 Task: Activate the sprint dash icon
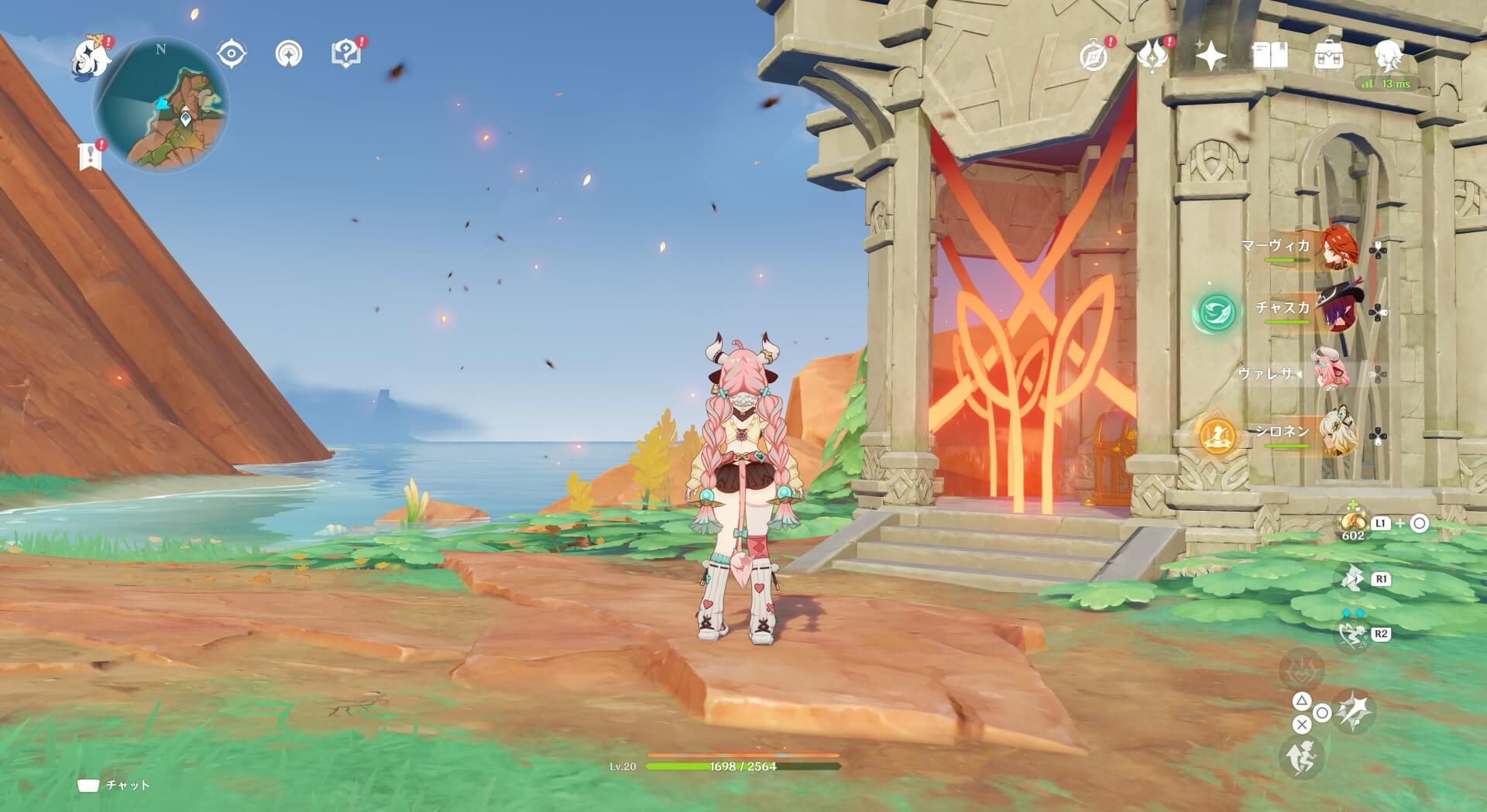(x=1301, y=757)
